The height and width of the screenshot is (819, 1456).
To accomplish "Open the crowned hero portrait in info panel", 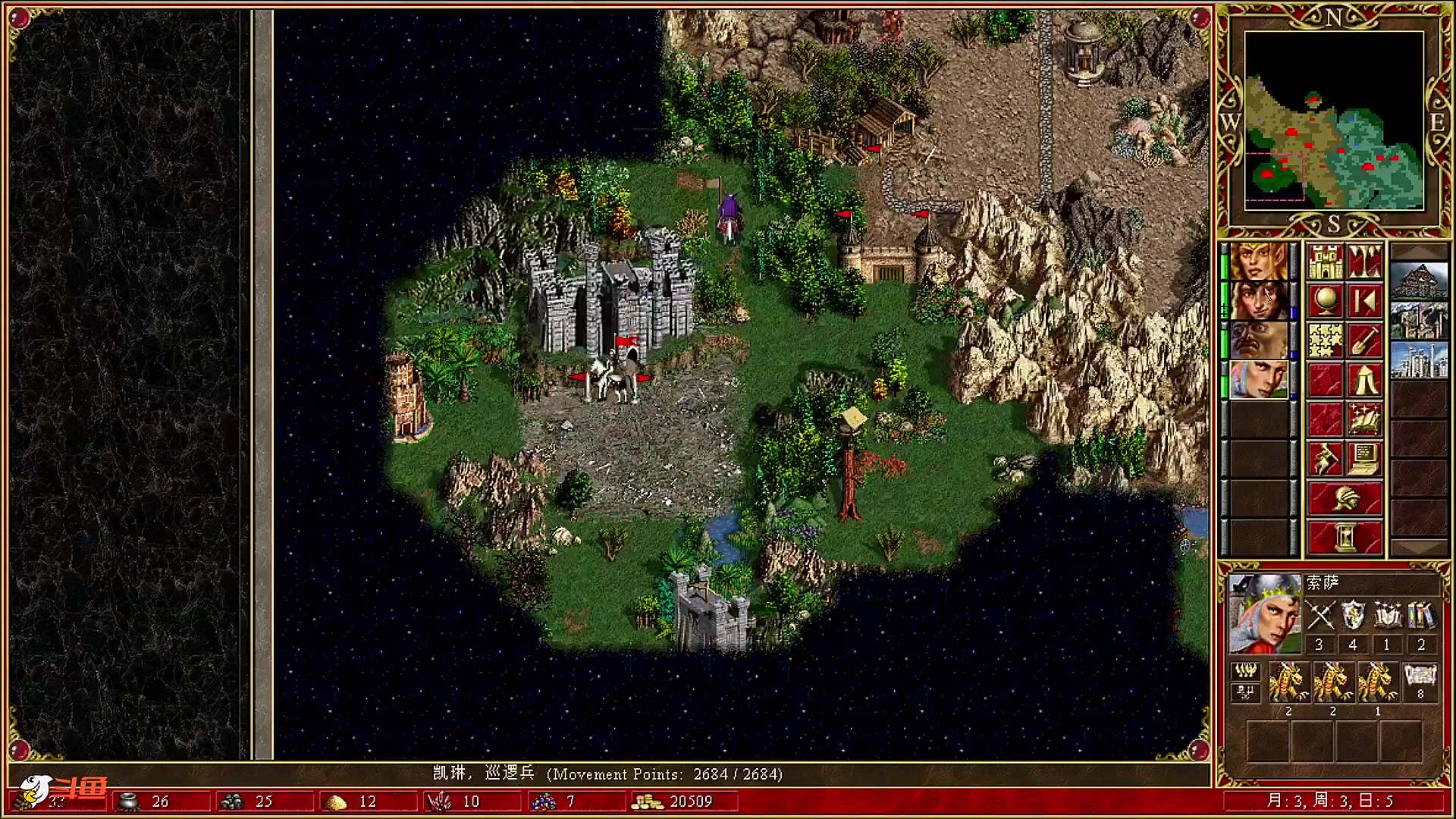I will click(1264, 613).
